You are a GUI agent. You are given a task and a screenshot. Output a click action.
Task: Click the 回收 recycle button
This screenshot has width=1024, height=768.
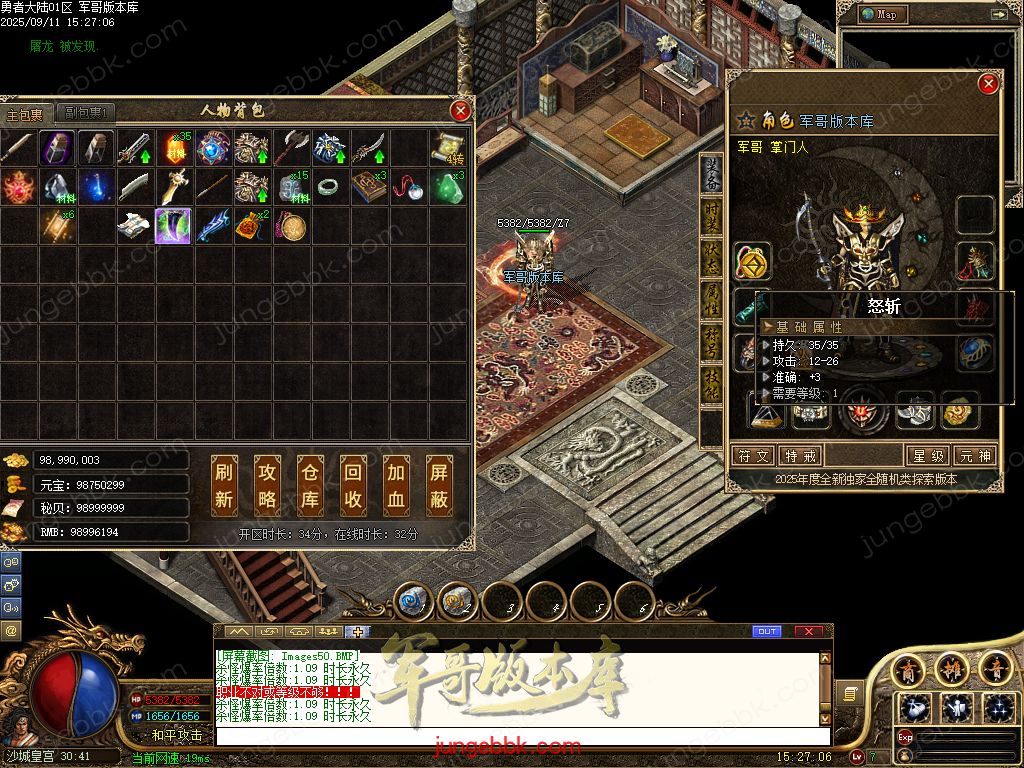click(x=353, y=484)
